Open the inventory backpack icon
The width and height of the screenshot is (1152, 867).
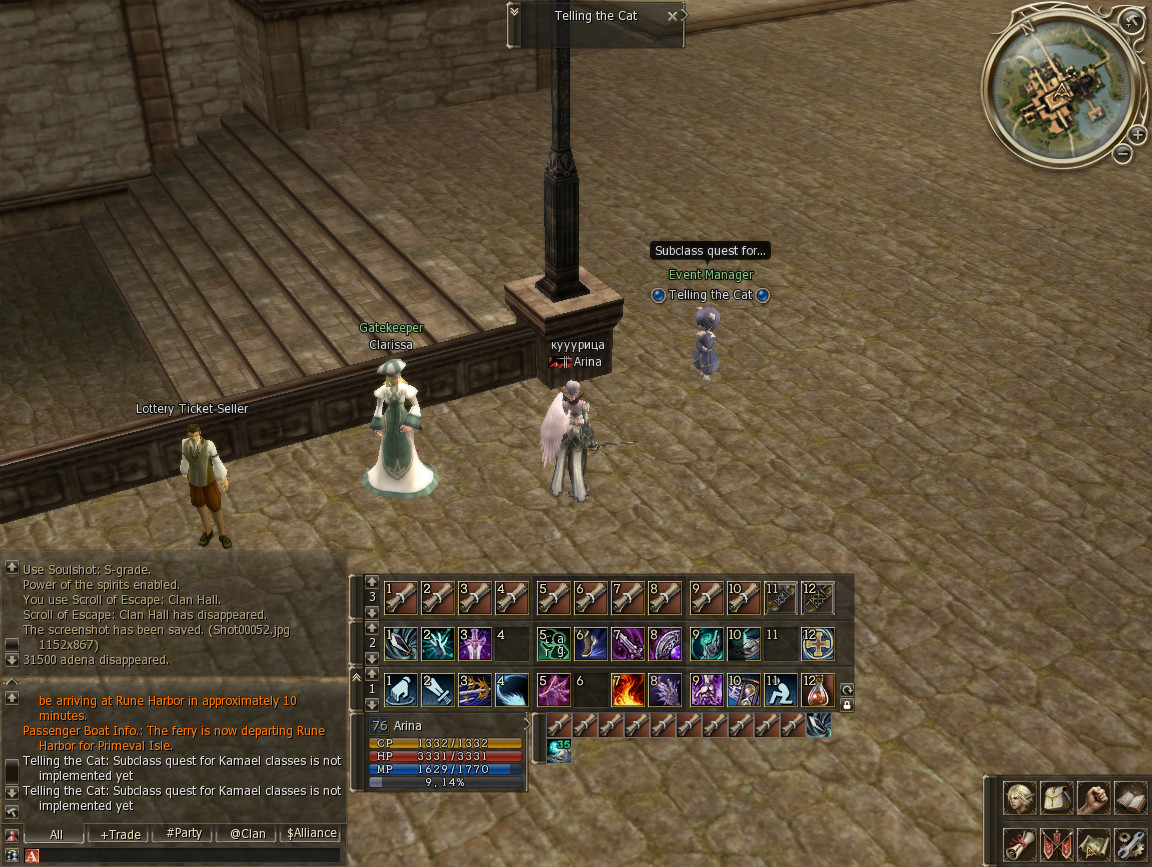(1056, 797)
